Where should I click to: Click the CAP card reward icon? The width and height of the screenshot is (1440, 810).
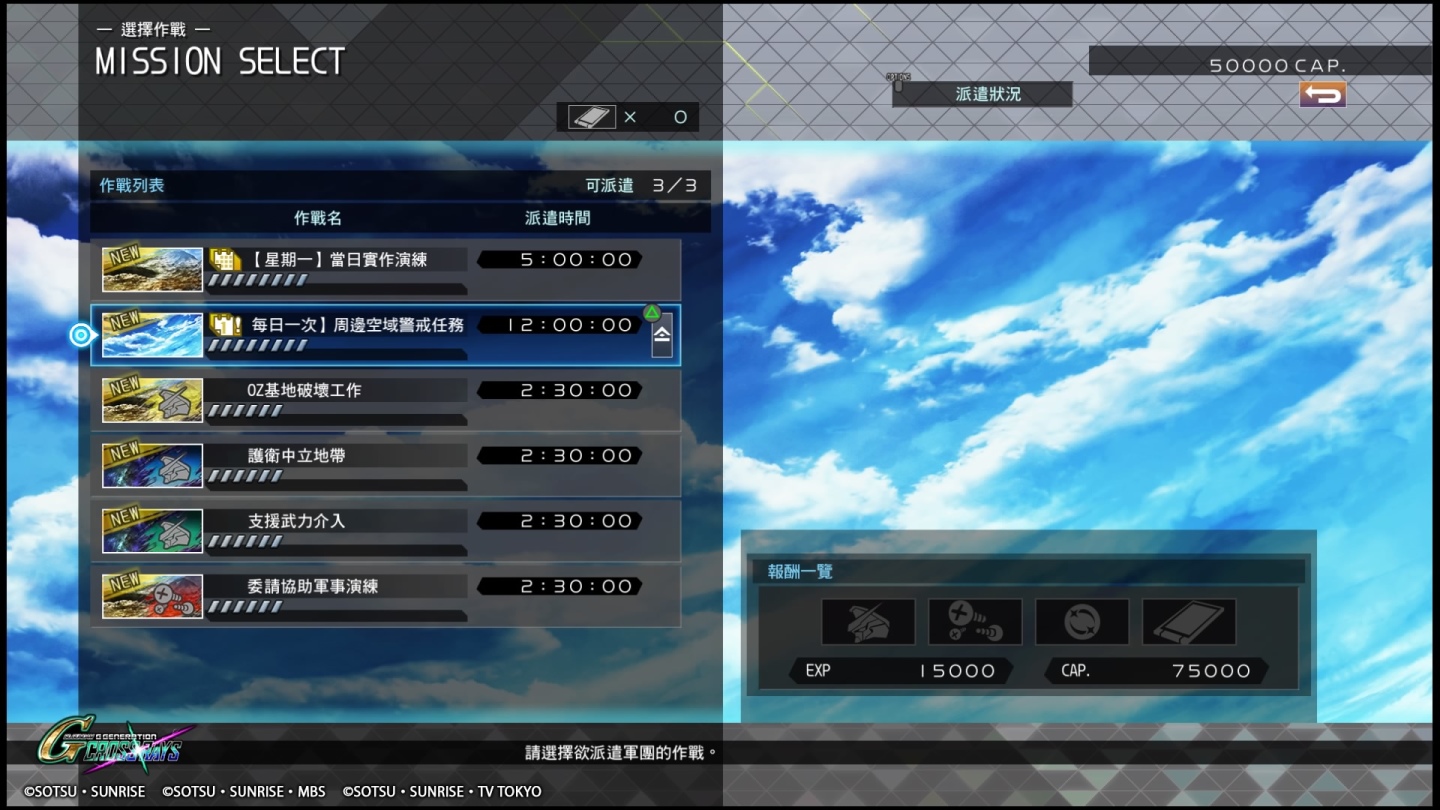(x=1188, y=621)
